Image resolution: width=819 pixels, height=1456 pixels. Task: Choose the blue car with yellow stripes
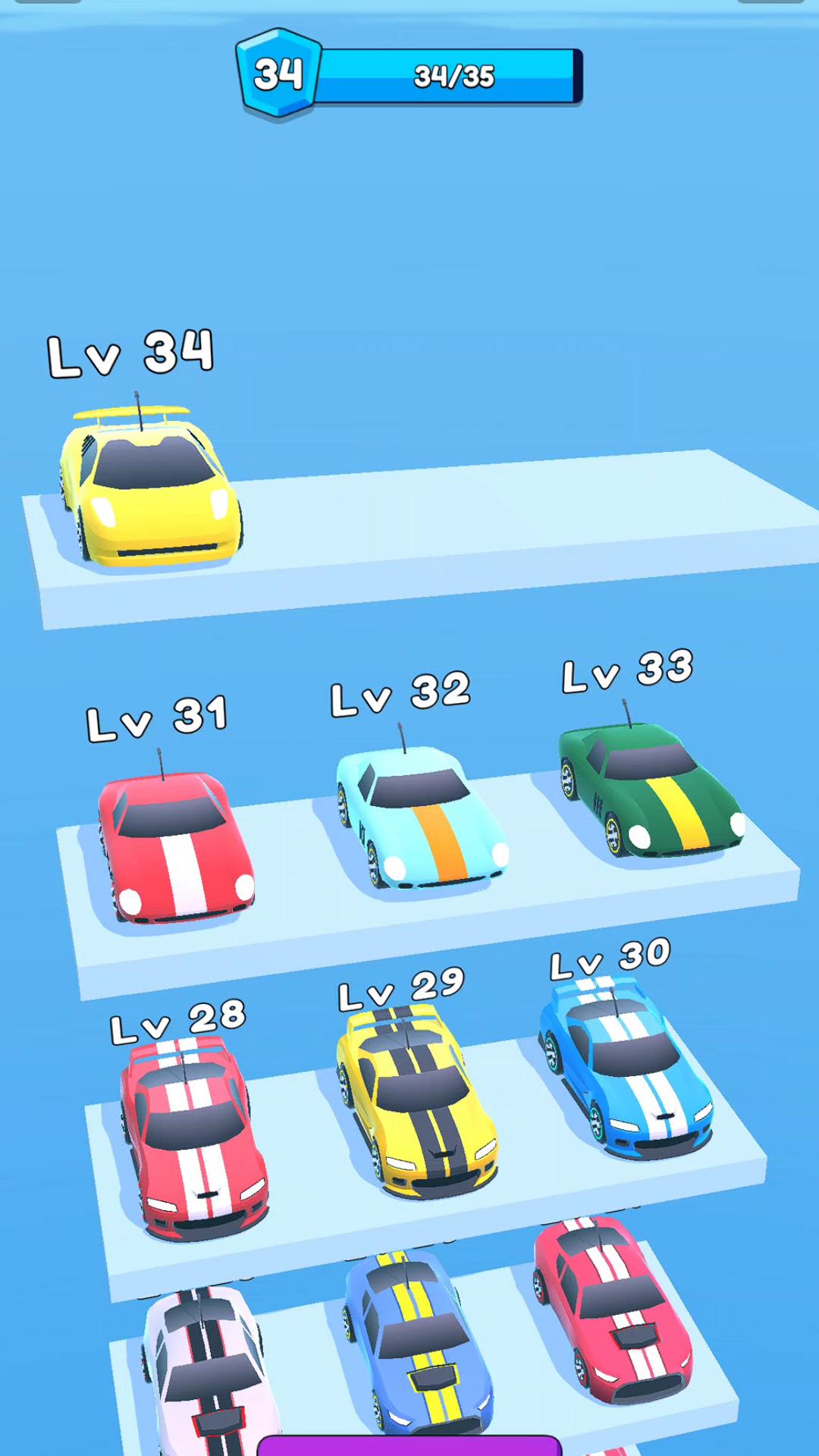(x=417, y=1342)
